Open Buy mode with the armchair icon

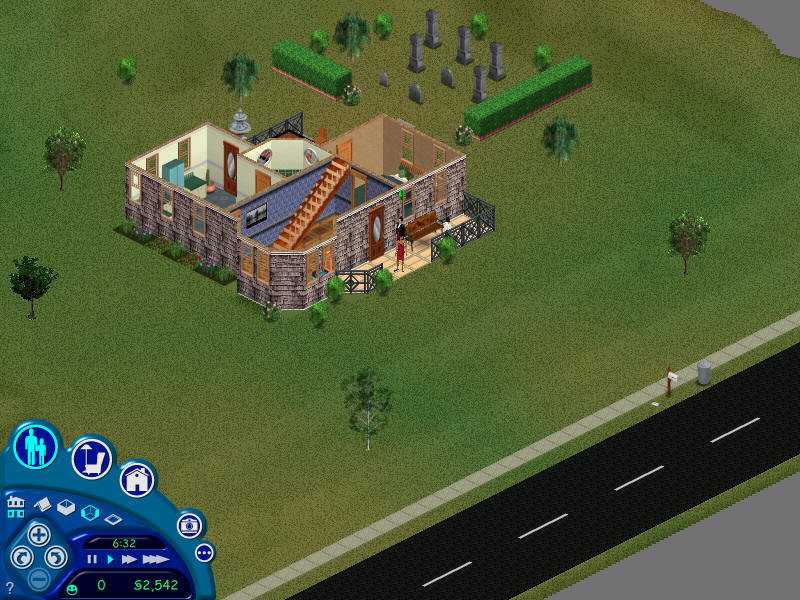(x=90, y=459)
